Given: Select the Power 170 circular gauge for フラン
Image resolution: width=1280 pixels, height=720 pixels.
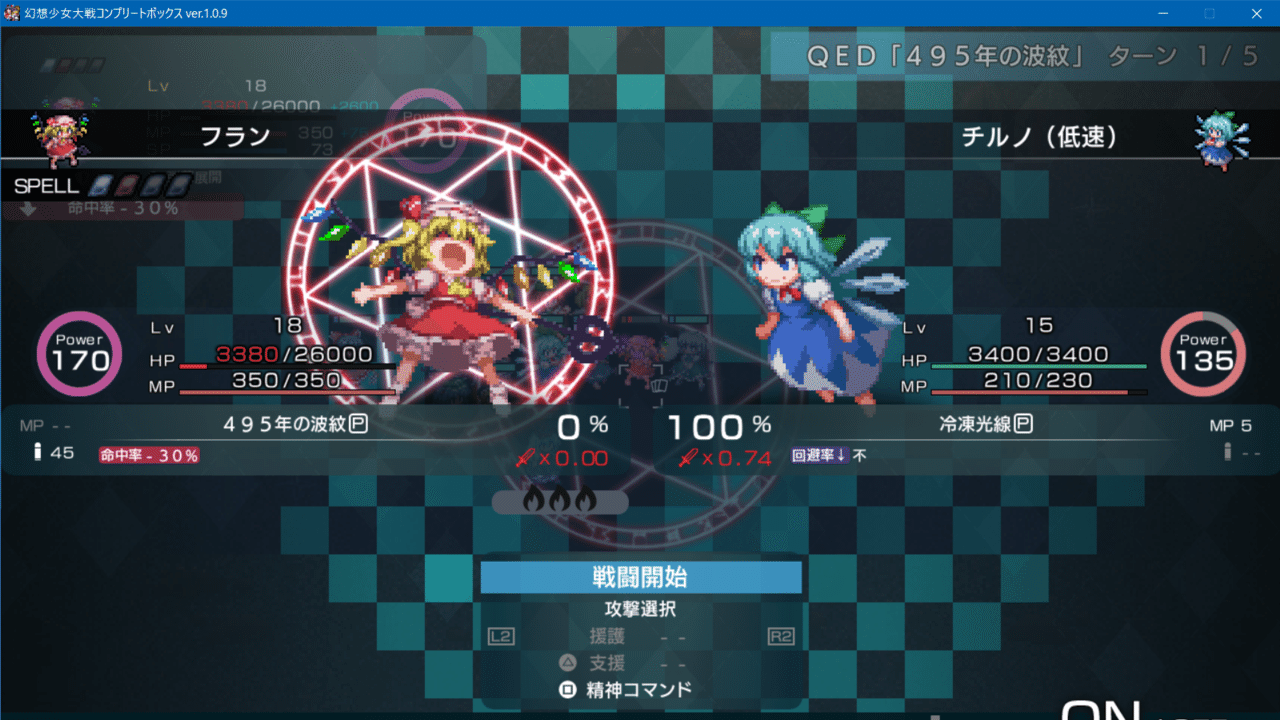Looking at the screenshot, I should (x=79, y=354).
